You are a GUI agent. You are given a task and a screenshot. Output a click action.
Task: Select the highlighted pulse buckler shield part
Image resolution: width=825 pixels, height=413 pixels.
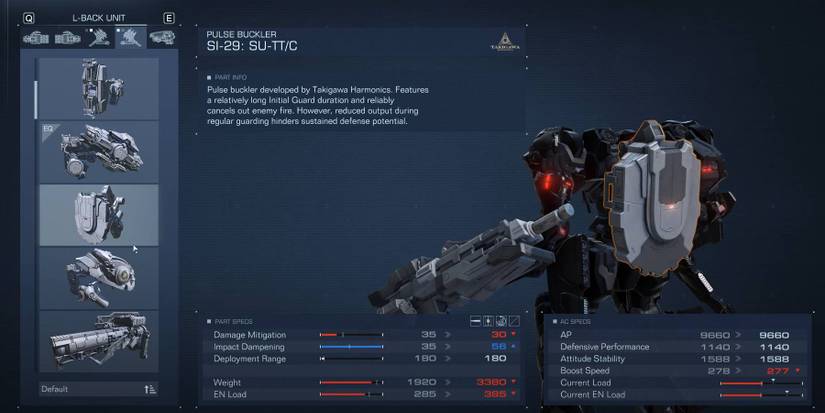tap(98, 214)
